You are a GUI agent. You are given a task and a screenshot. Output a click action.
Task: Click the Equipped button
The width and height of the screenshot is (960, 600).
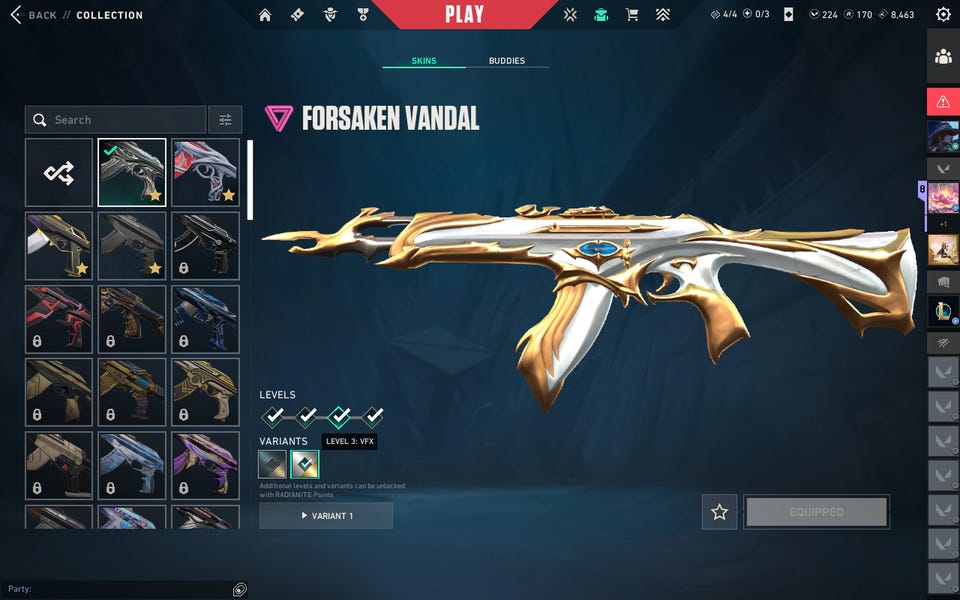click(816, 512)
